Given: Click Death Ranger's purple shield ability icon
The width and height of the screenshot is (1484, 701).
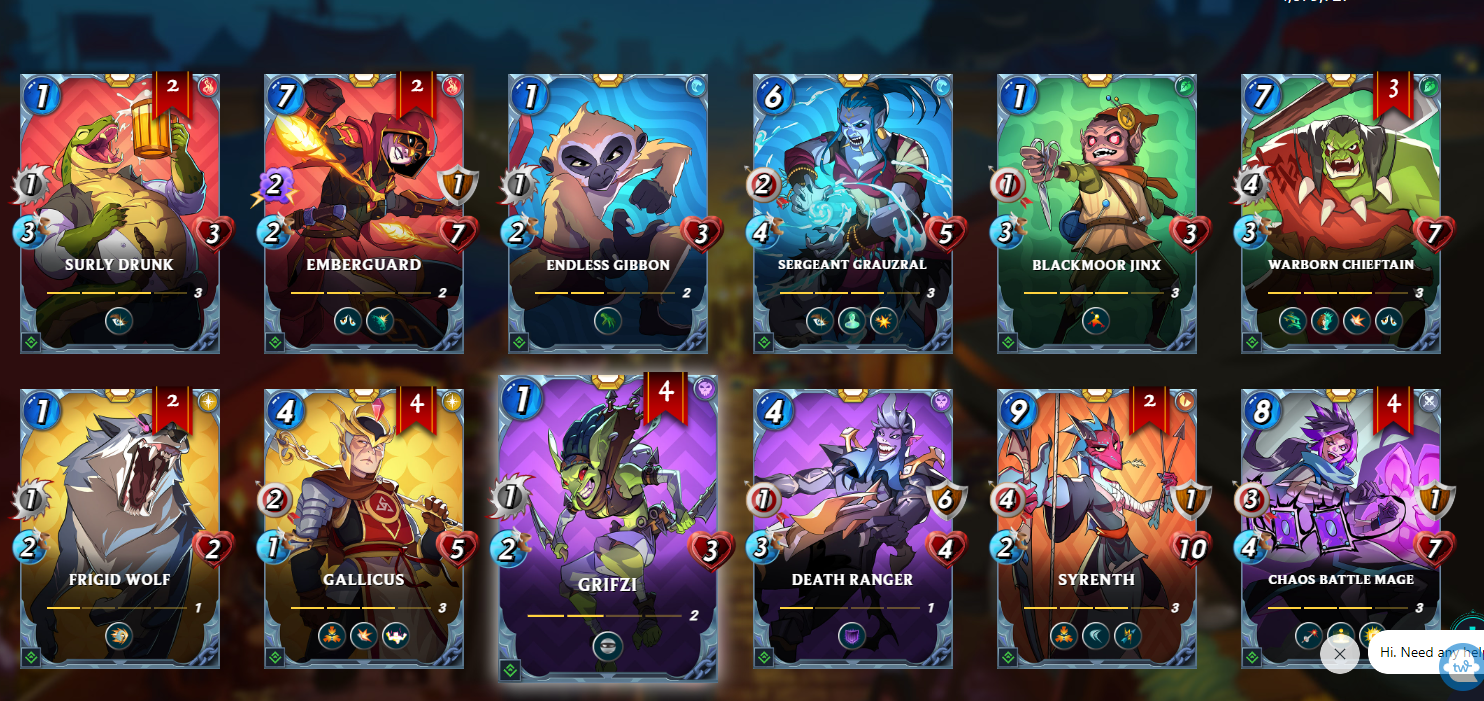Looking at the screenshot, I should click(x=852, y=636).
